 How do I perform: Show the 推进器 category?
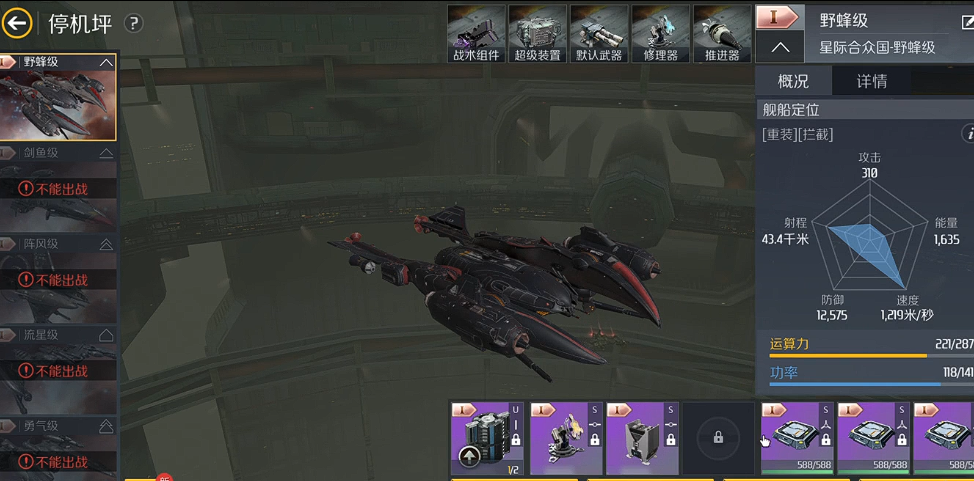(721, 33)
